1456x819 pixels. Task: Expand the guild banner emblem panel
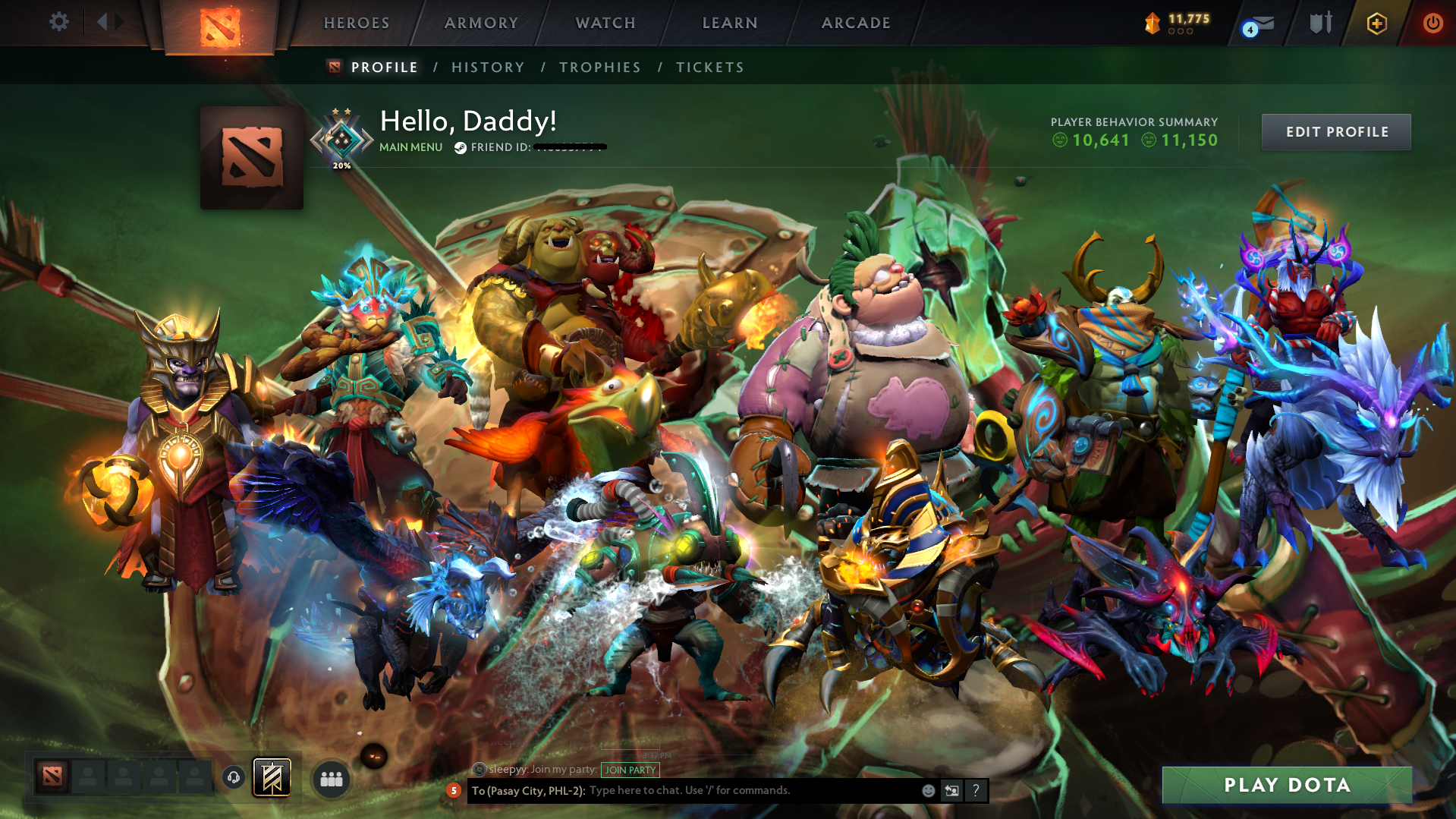click(x=272, y=777)
